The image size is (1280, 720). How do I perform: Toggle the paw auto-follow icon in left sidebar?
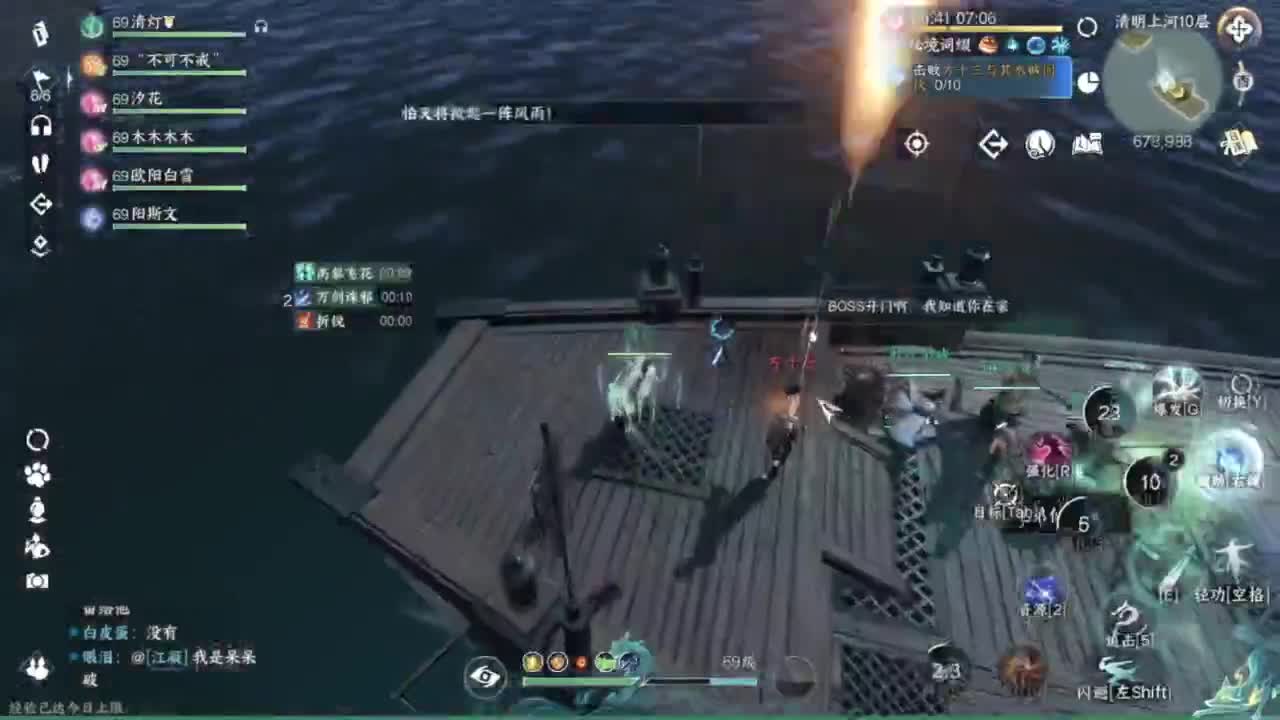37,474
